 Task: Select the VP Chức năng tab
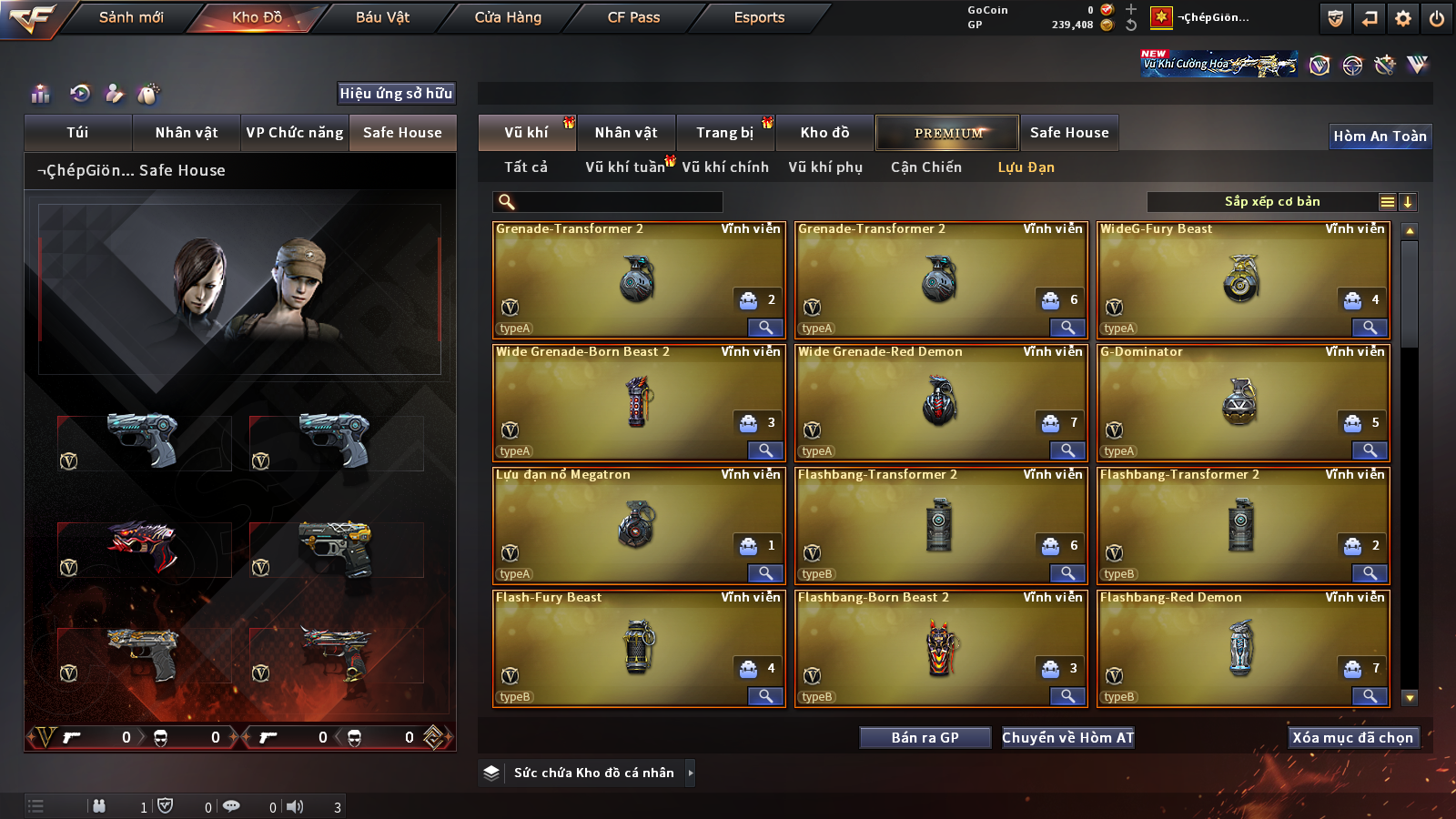tap(295, 133)
